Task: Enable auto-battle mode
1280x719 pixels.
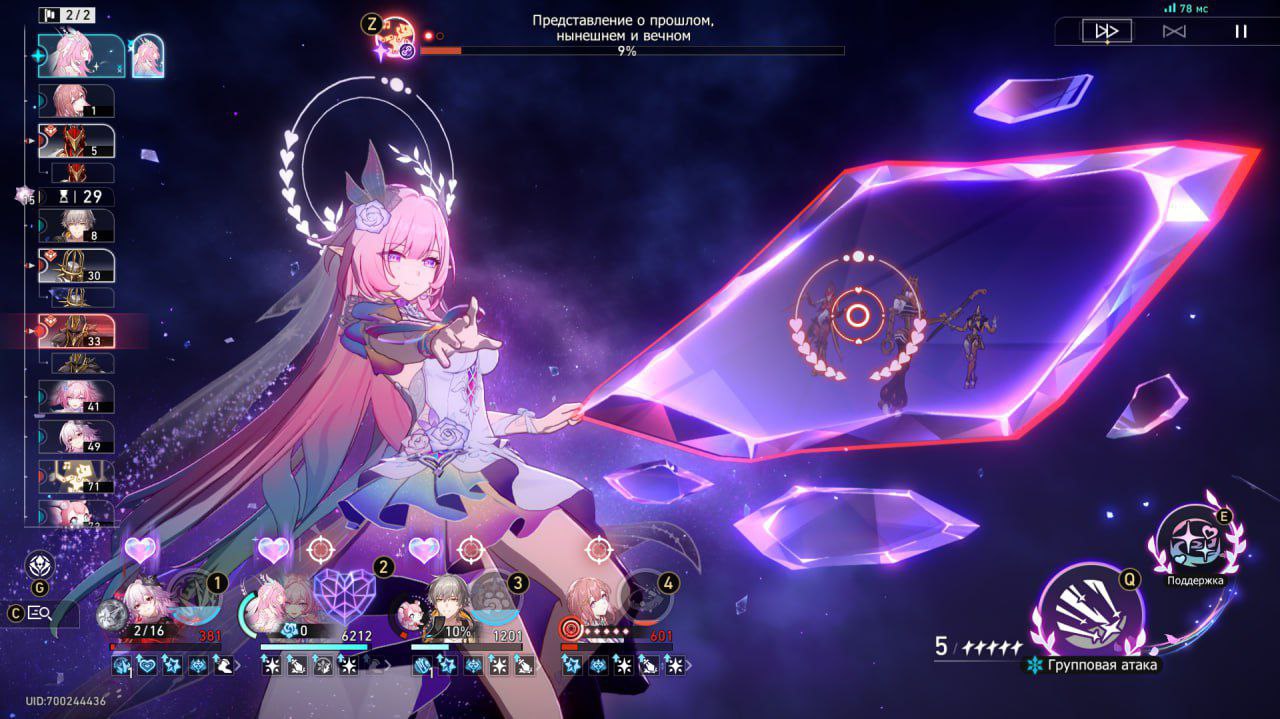Action: 1174,31
